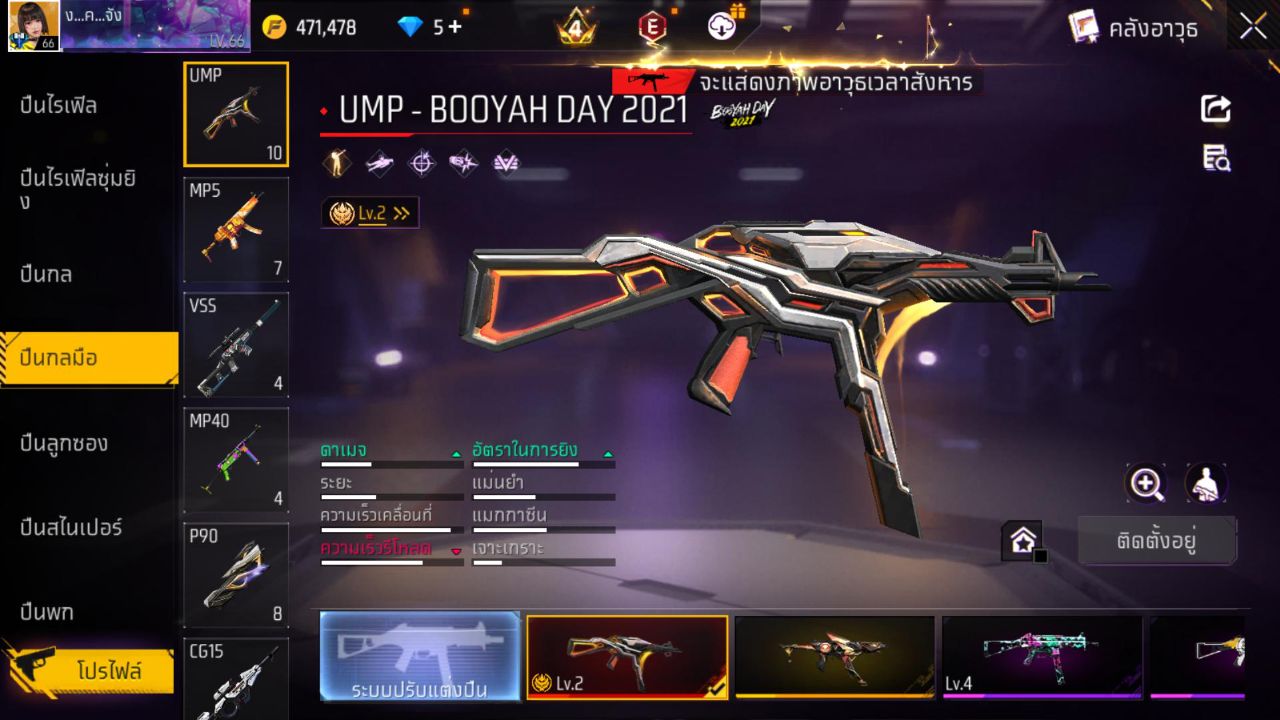Screen dimensions: 1280x720
Task: Click the ติดตั้งอยู่ equipped button
Action: (1157, 539)
